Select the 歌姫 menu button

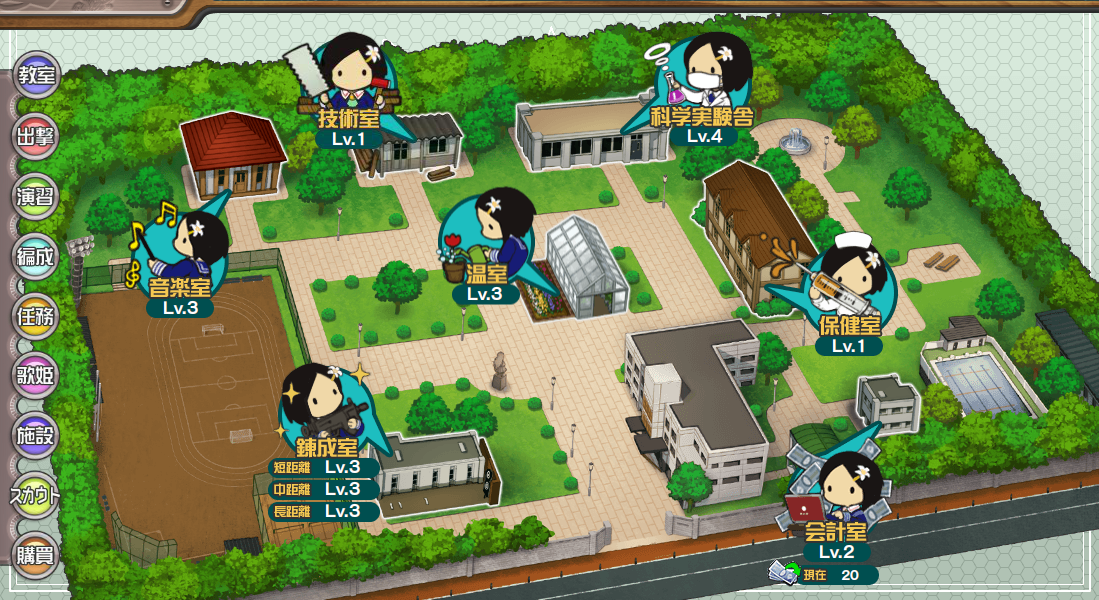[x=37, y=376]
